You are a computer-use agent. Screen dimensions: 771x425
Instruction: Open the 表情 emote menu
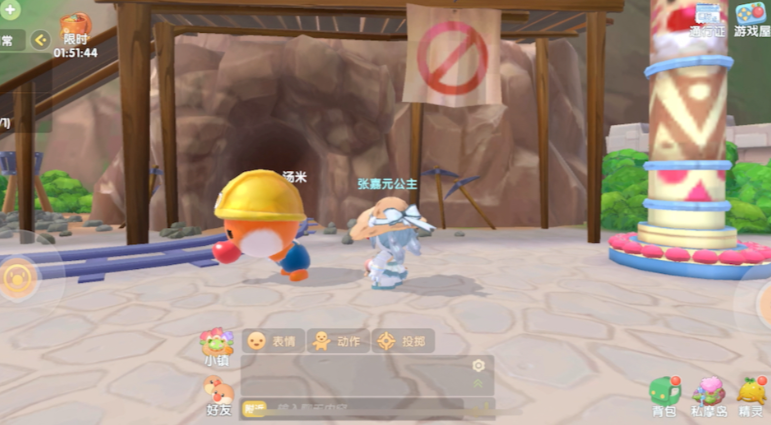[272, 341]
